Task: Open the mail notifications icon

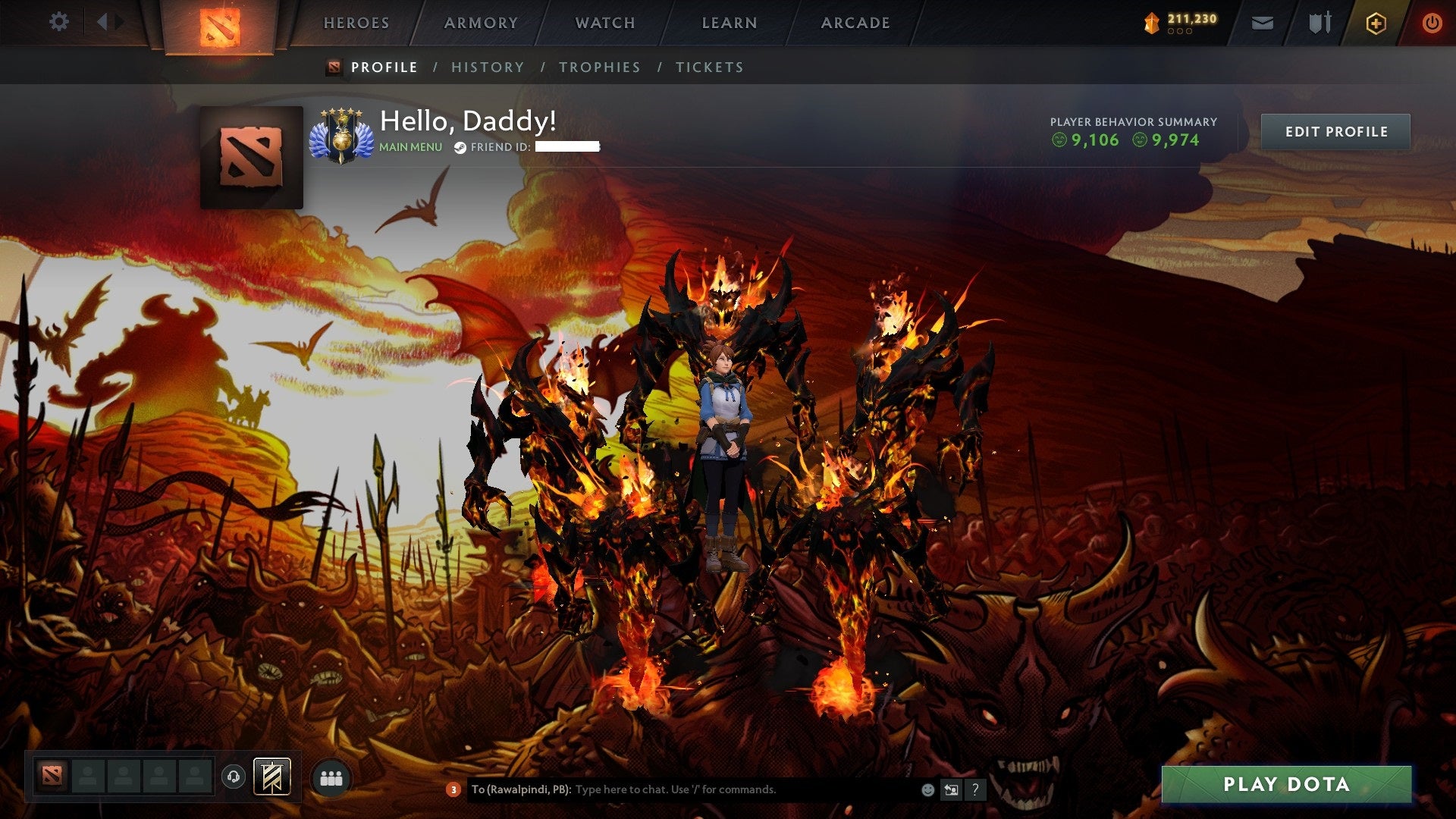Action: point(1263,22)
